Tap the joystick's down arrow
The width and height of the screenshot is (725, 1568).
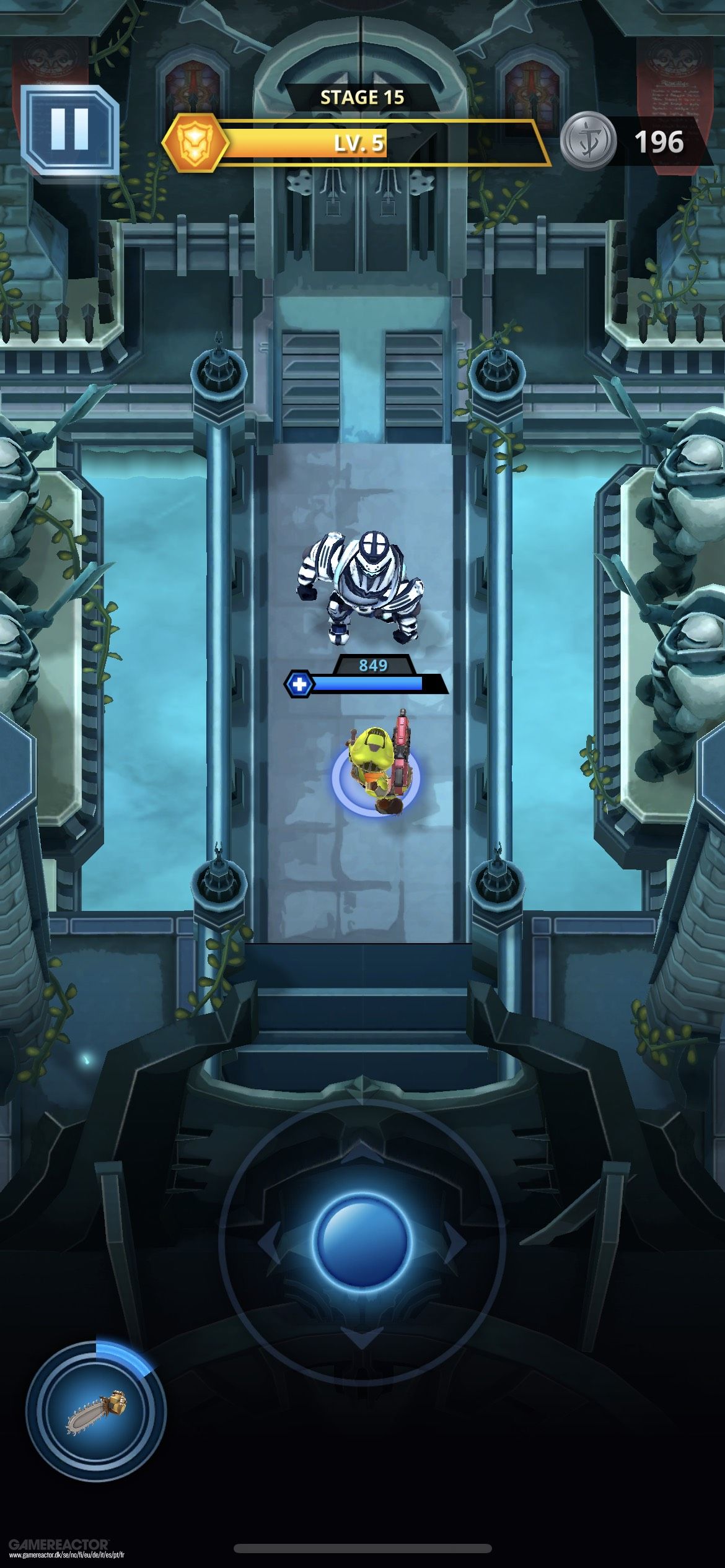pyautogui.click(x=362, y=1336)
